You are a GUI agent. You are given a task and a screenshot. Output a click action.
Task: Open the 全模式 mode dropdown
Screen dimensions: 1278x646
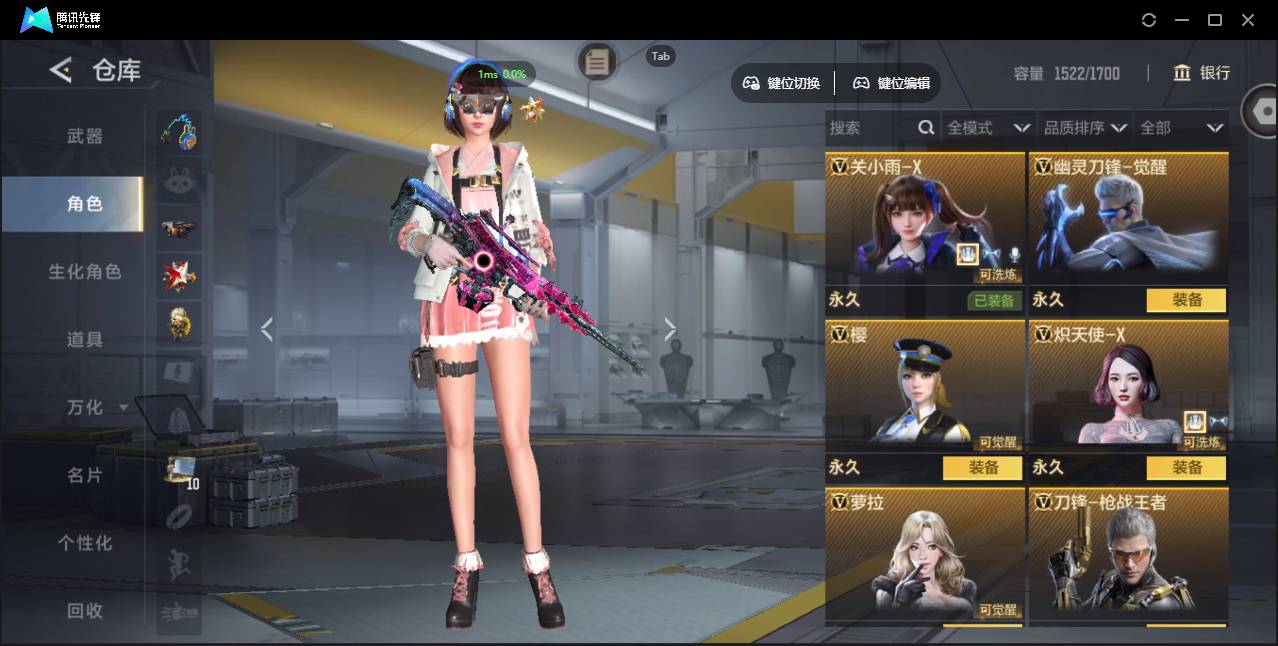point(988,128)
